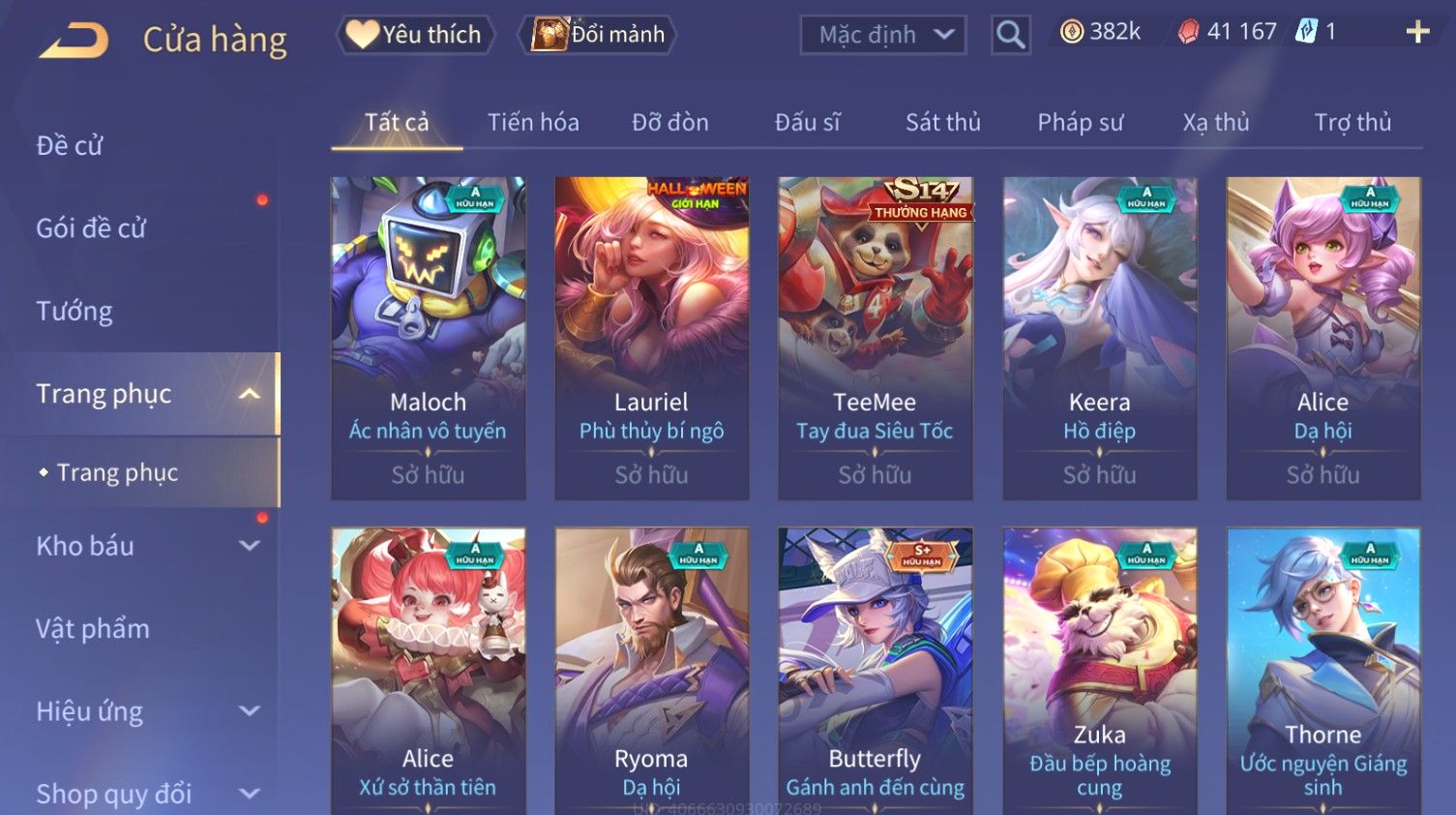Open the Đề cử menu entry
The width and height of the screenshot is (1456, 815).
point(70,145)
